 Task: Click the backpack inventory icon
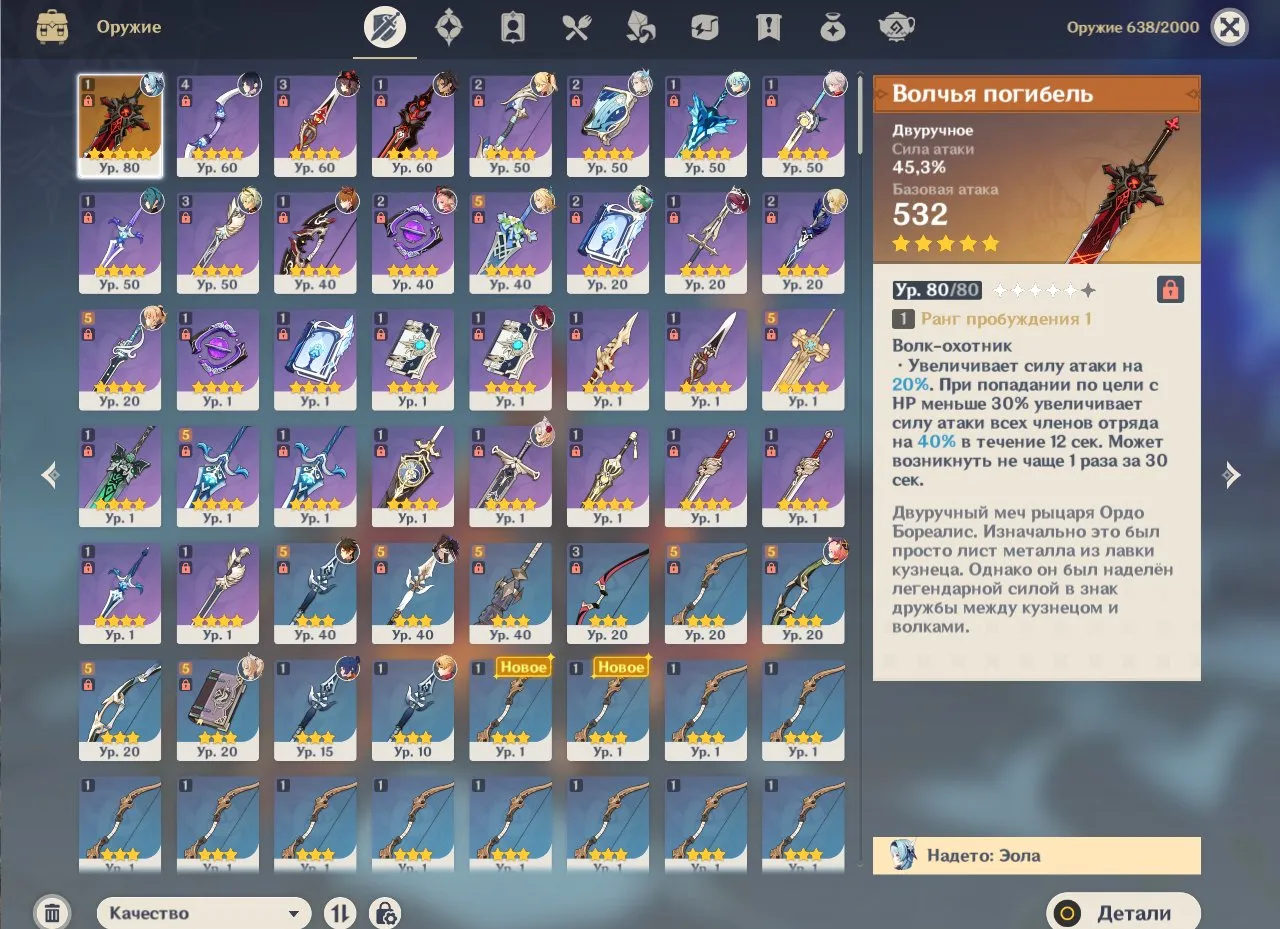tap(53, 27)
